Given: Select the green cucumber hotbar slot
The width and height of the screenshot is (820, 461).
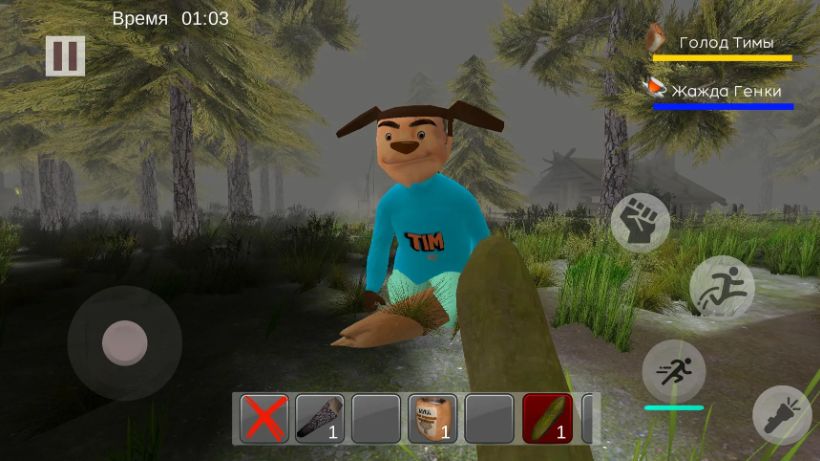Looking at the screenshot, I should click(x=547, y=418).
